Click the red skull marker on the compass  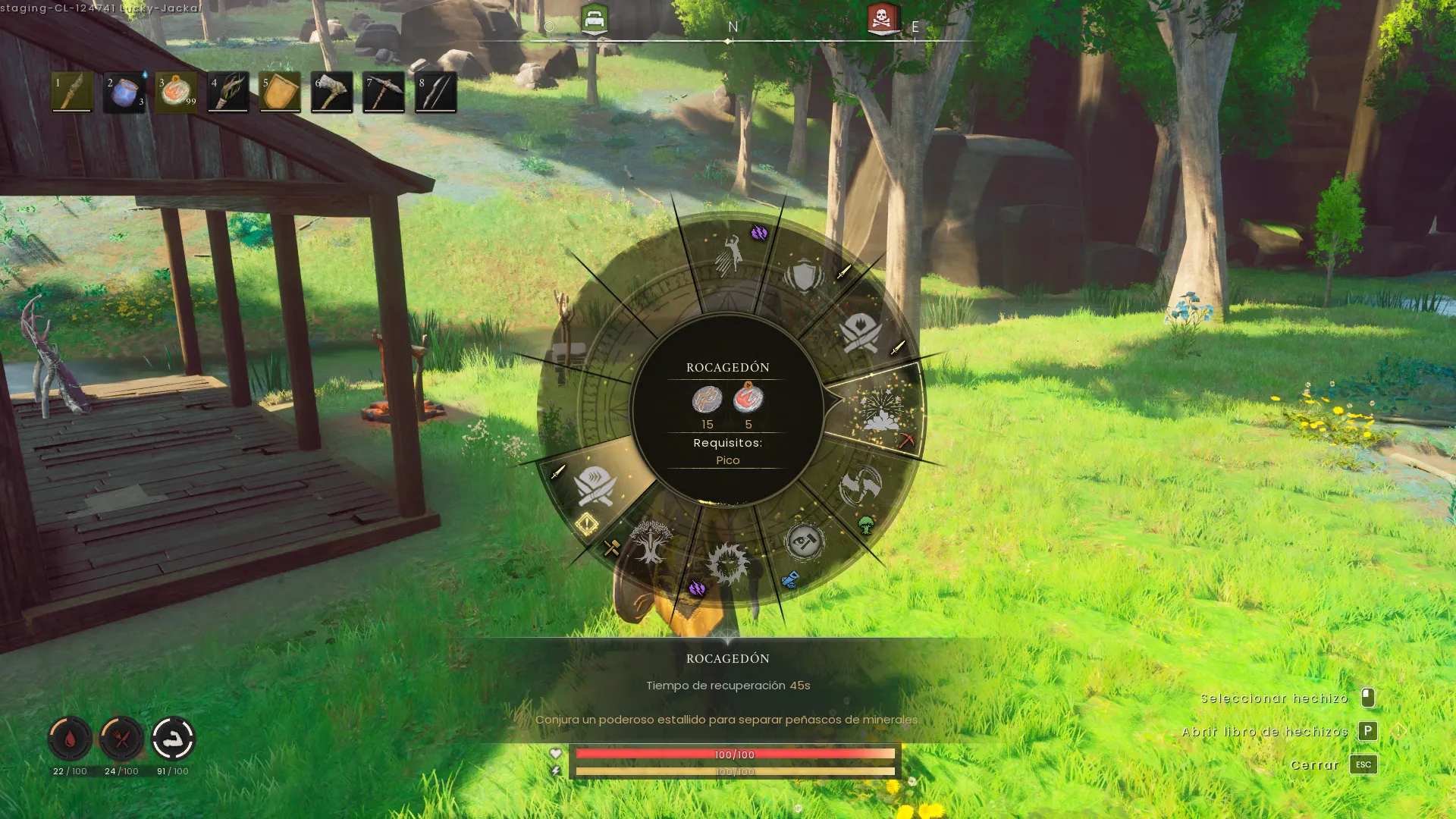pyautogui.click(x=883, y=19)
